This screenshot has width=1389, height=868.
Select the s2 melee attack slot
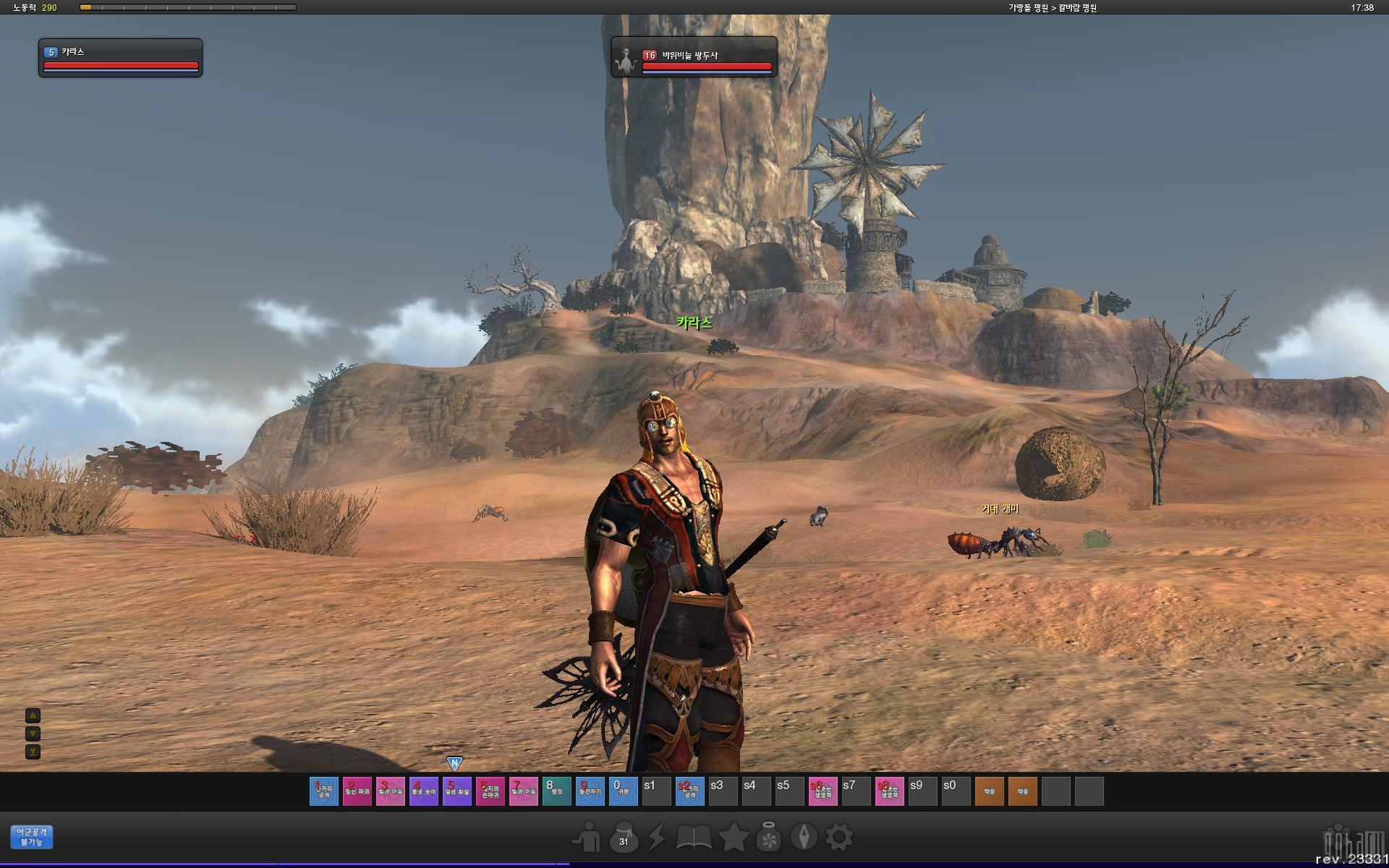point(689,791)
